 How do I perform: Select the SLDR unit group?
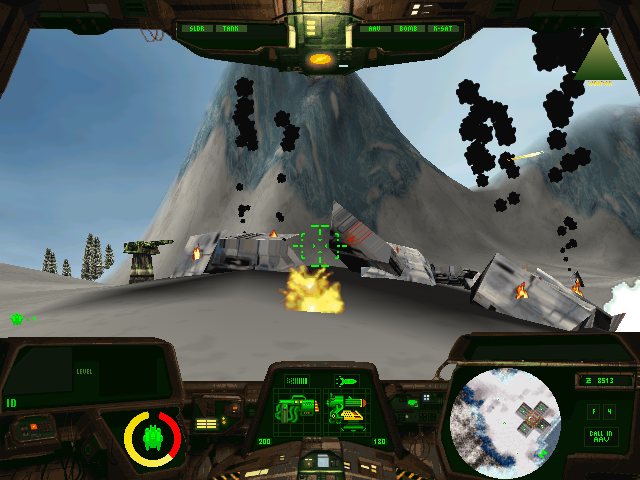coord(196,29)
